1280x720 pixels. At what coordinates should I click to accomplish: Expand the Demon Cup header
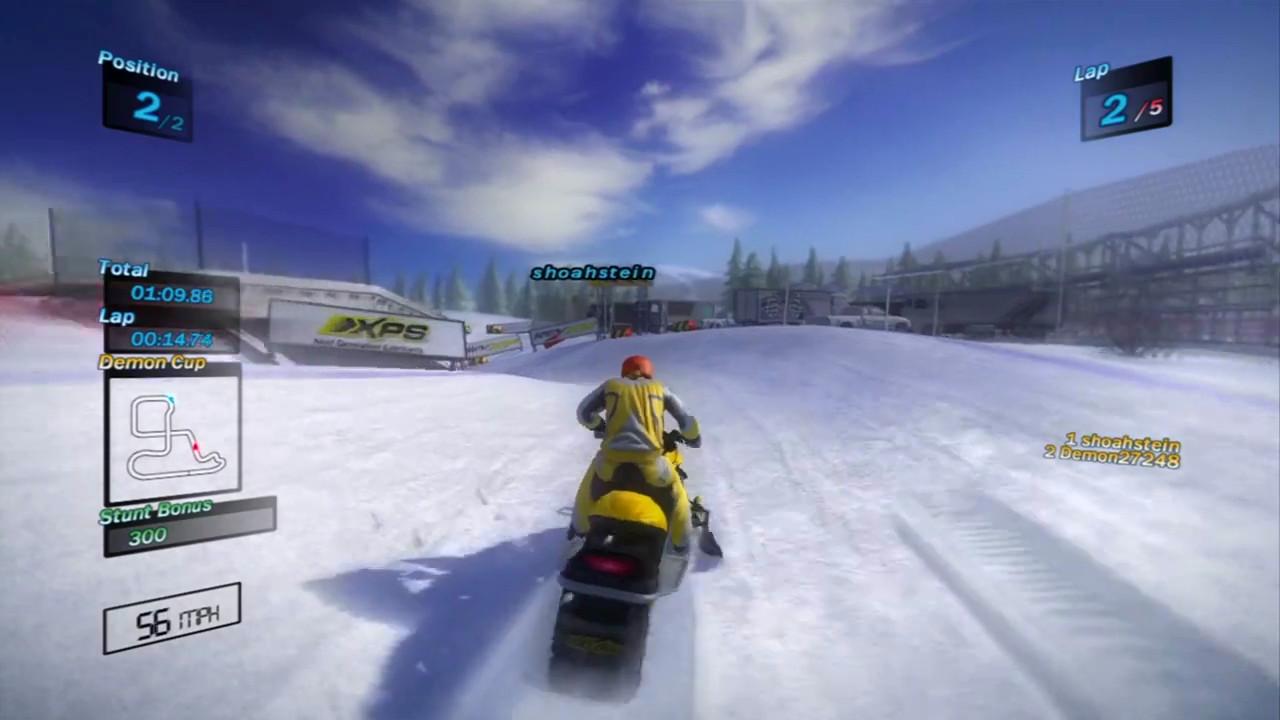tap(151, 363)
